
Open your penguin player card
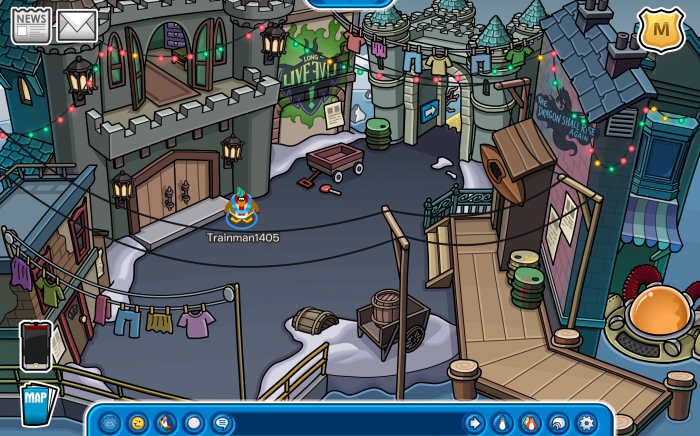(502, 423)
